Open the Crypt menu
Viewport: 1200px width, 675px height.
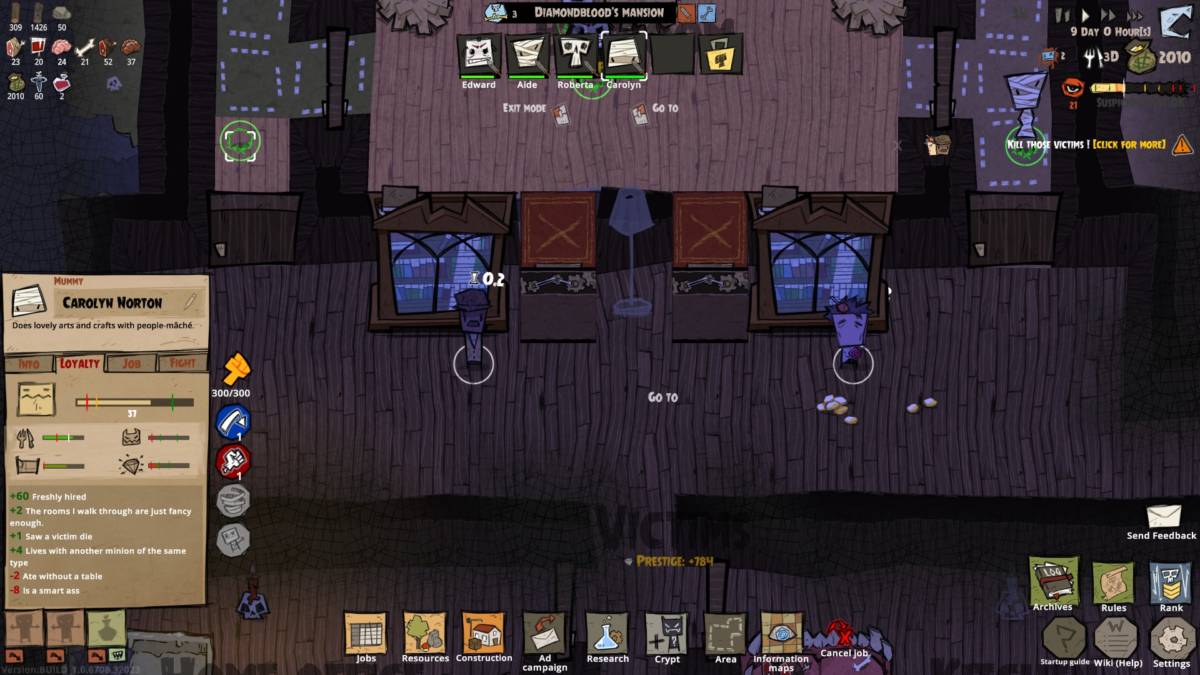pos(667,634)
